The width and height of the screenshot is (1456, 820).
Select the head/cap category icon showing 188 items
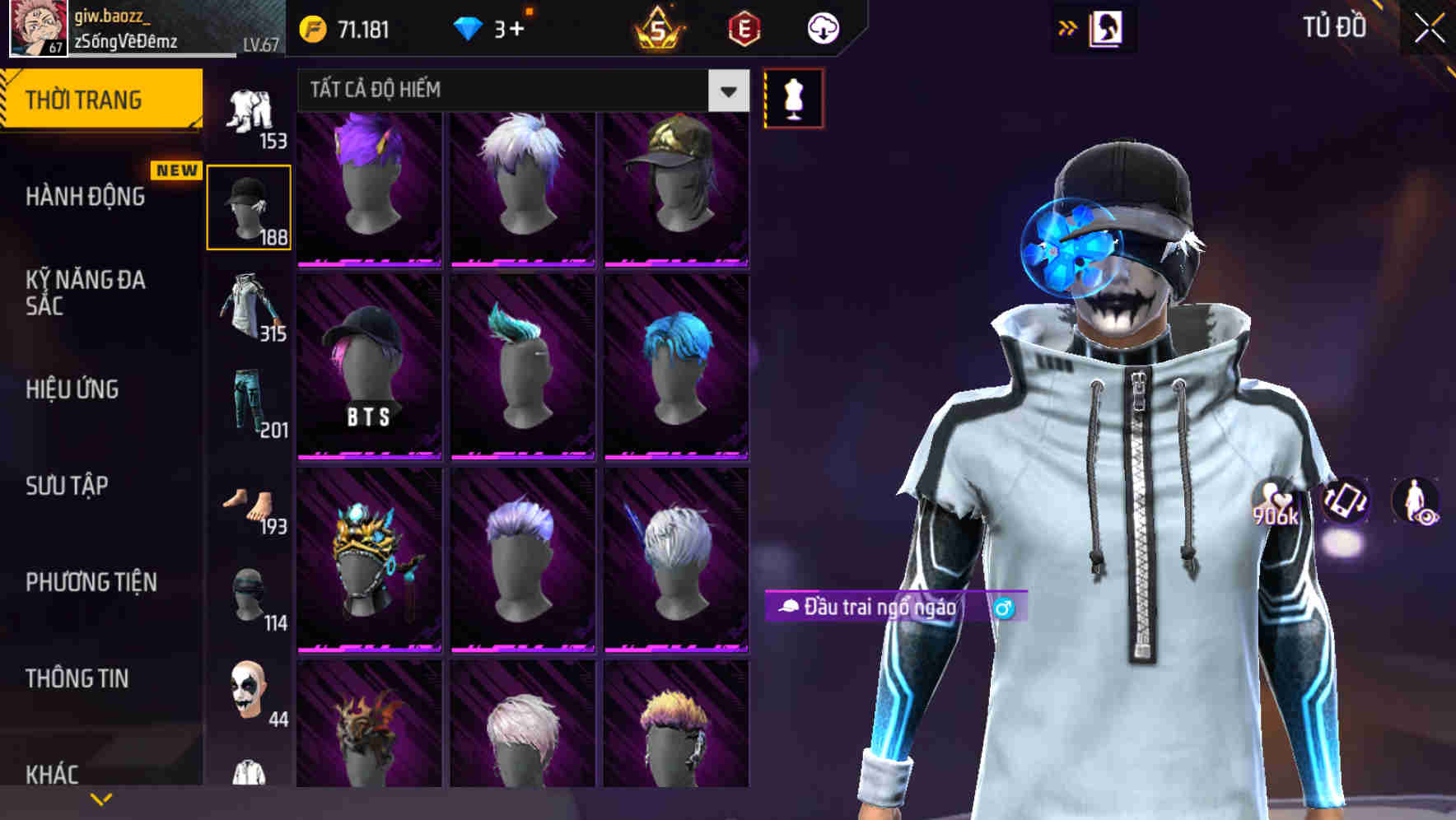[250, 206]
